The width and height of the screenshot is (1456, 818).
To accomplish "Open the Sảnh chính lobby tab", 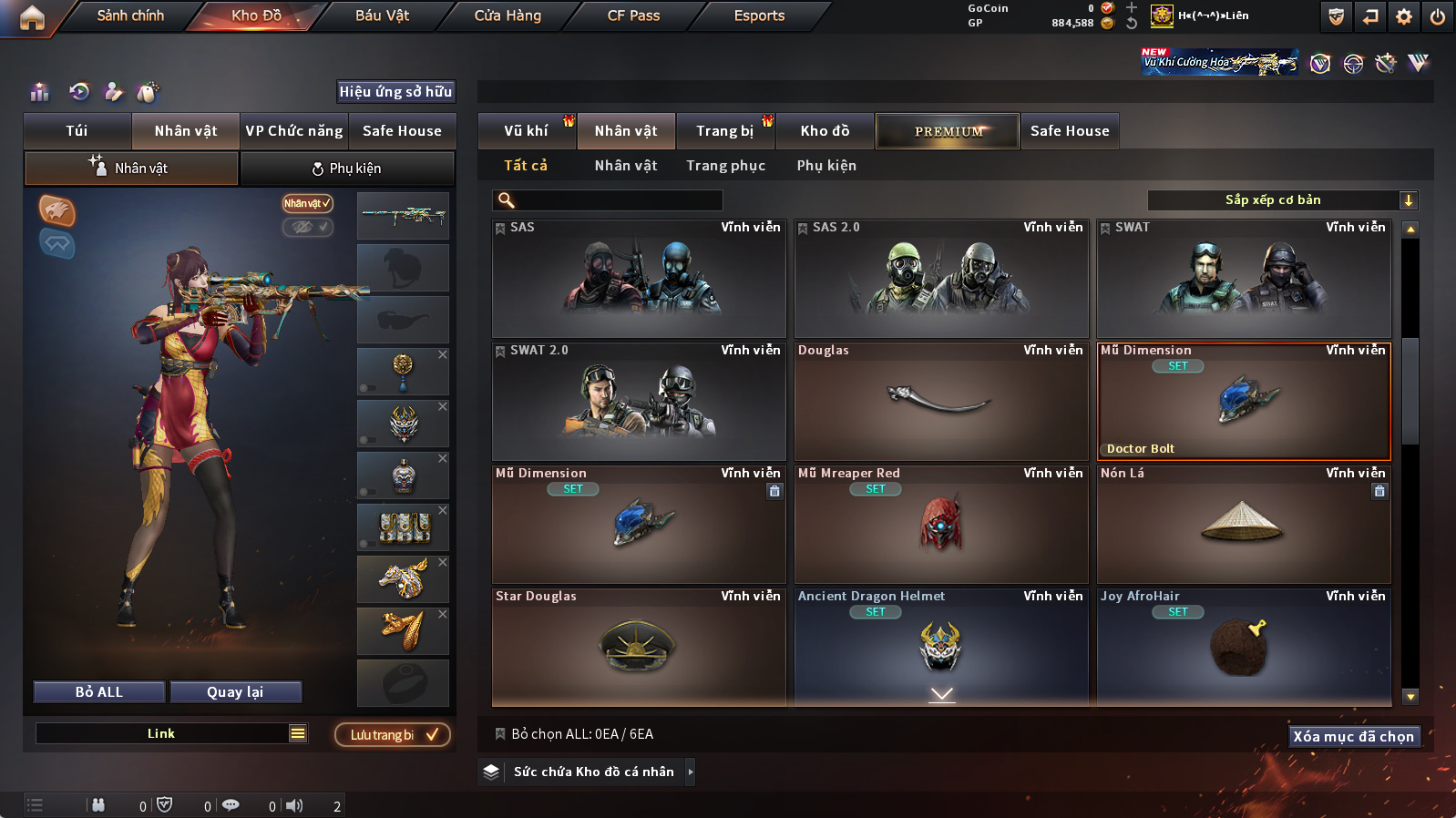I will [130, 15].
